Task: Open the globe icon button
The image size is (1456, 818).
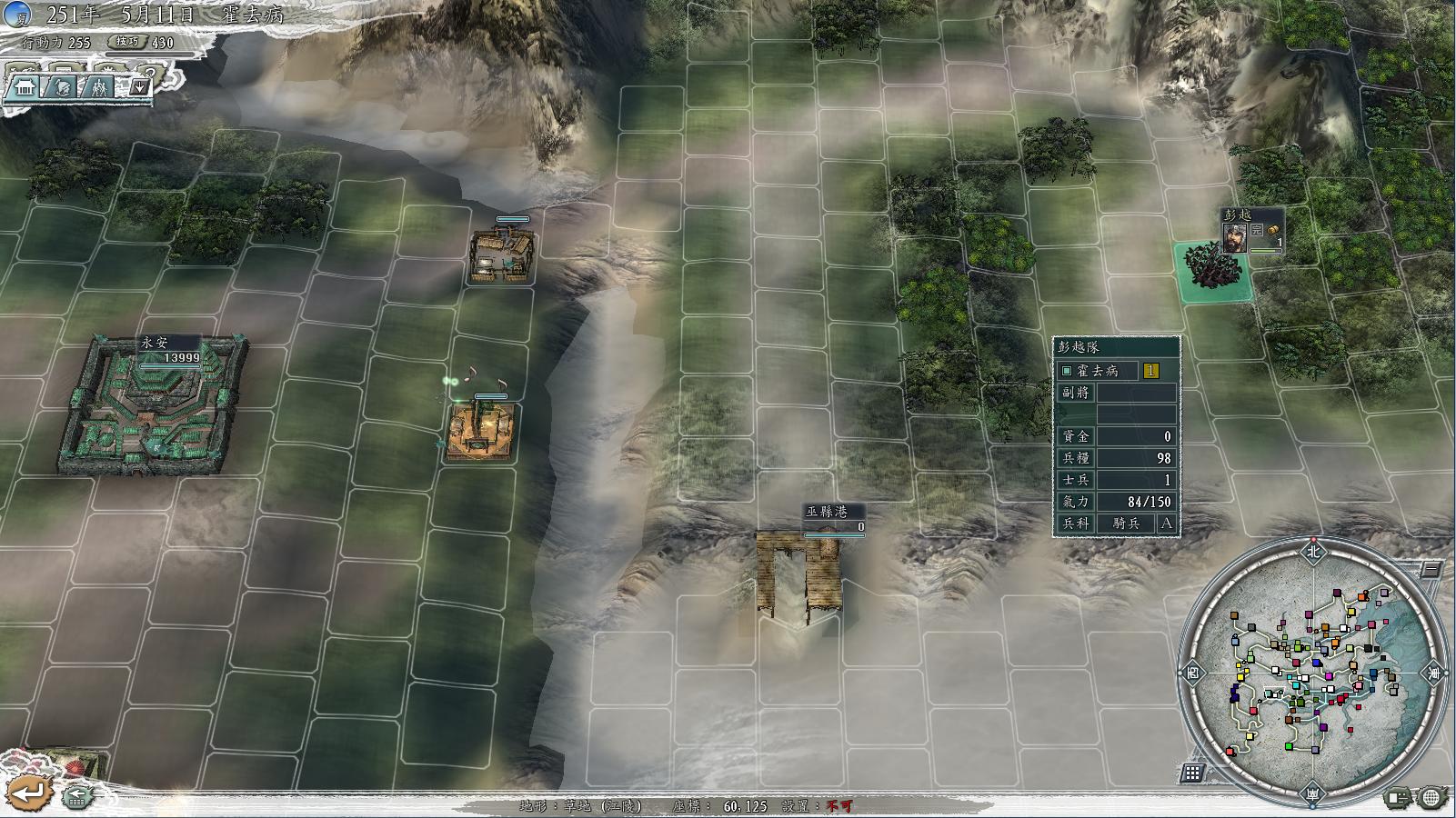Action: pyautogui.click(x=1431, y=797)
